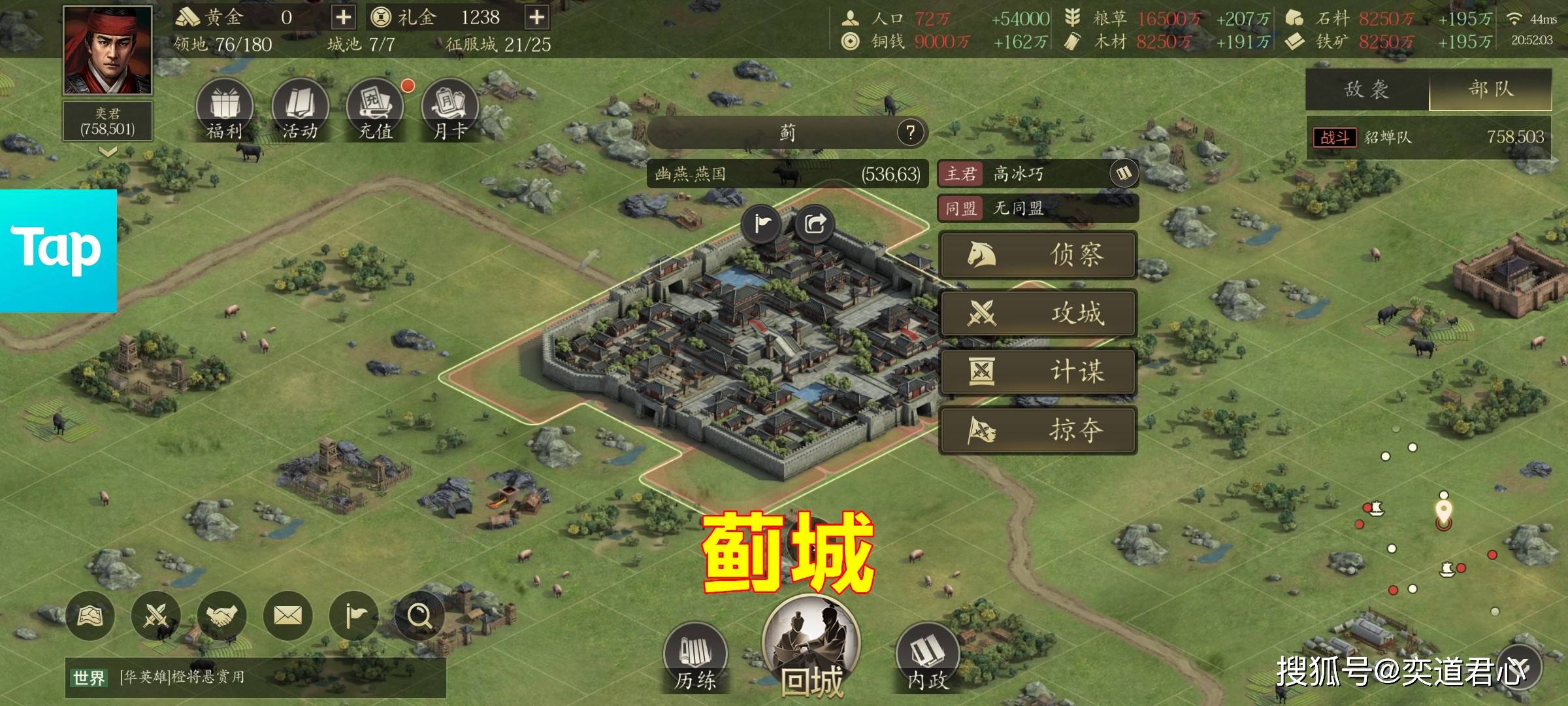Select the 计谋 stratagem button
This screenshot has height=706, width=1568.
[x=1037, y=372]
